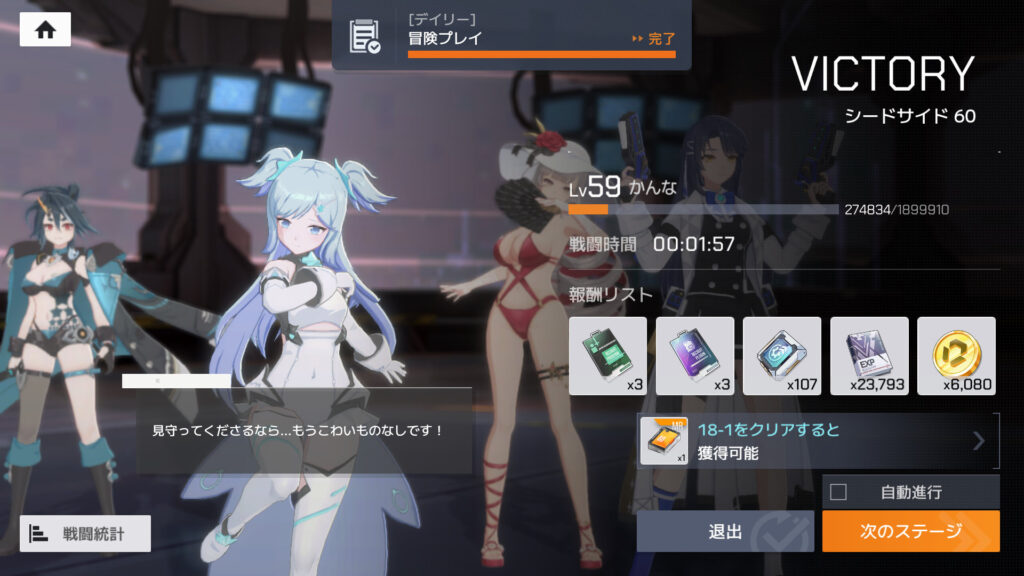The image size is (1024, 576).
Task: Go to home via the house icon
Action: [x=45, y=30]
